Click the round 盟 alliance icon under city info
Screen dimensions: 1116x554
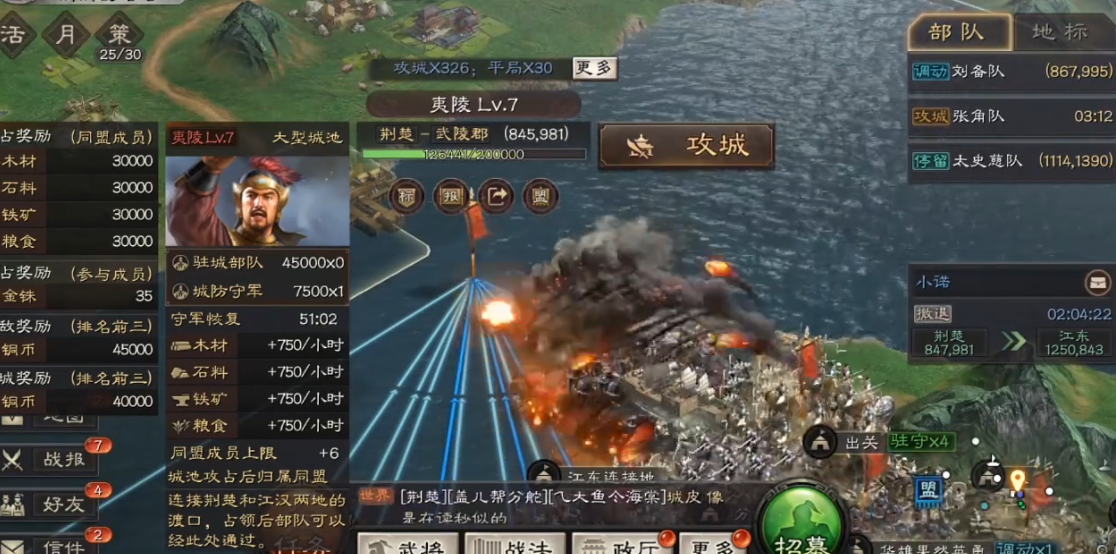[541, 195]
